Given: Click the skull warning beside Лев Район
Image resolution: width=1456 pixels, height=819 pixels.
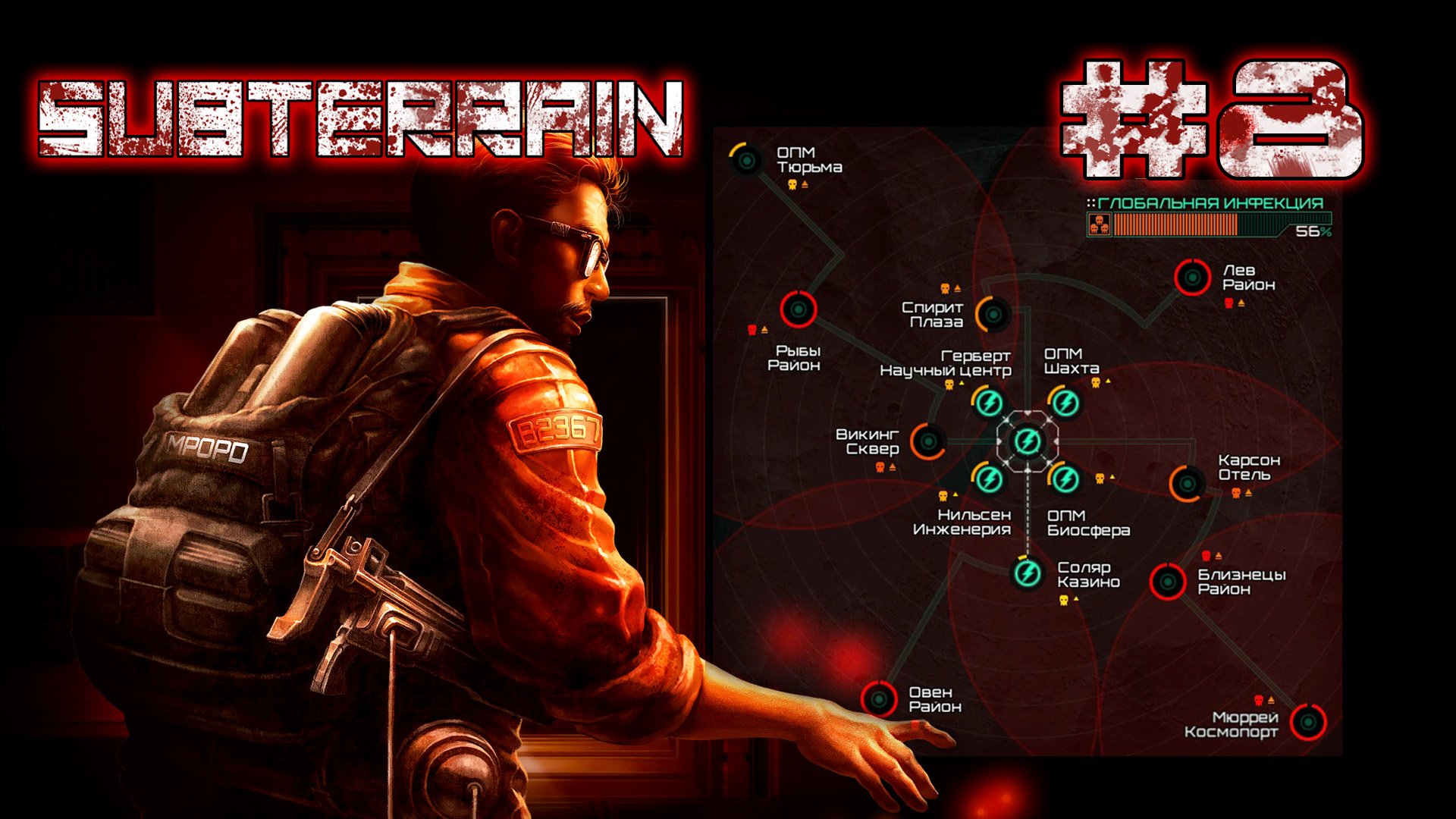Looking at the screenshot, I should [x=1228, y=303].
